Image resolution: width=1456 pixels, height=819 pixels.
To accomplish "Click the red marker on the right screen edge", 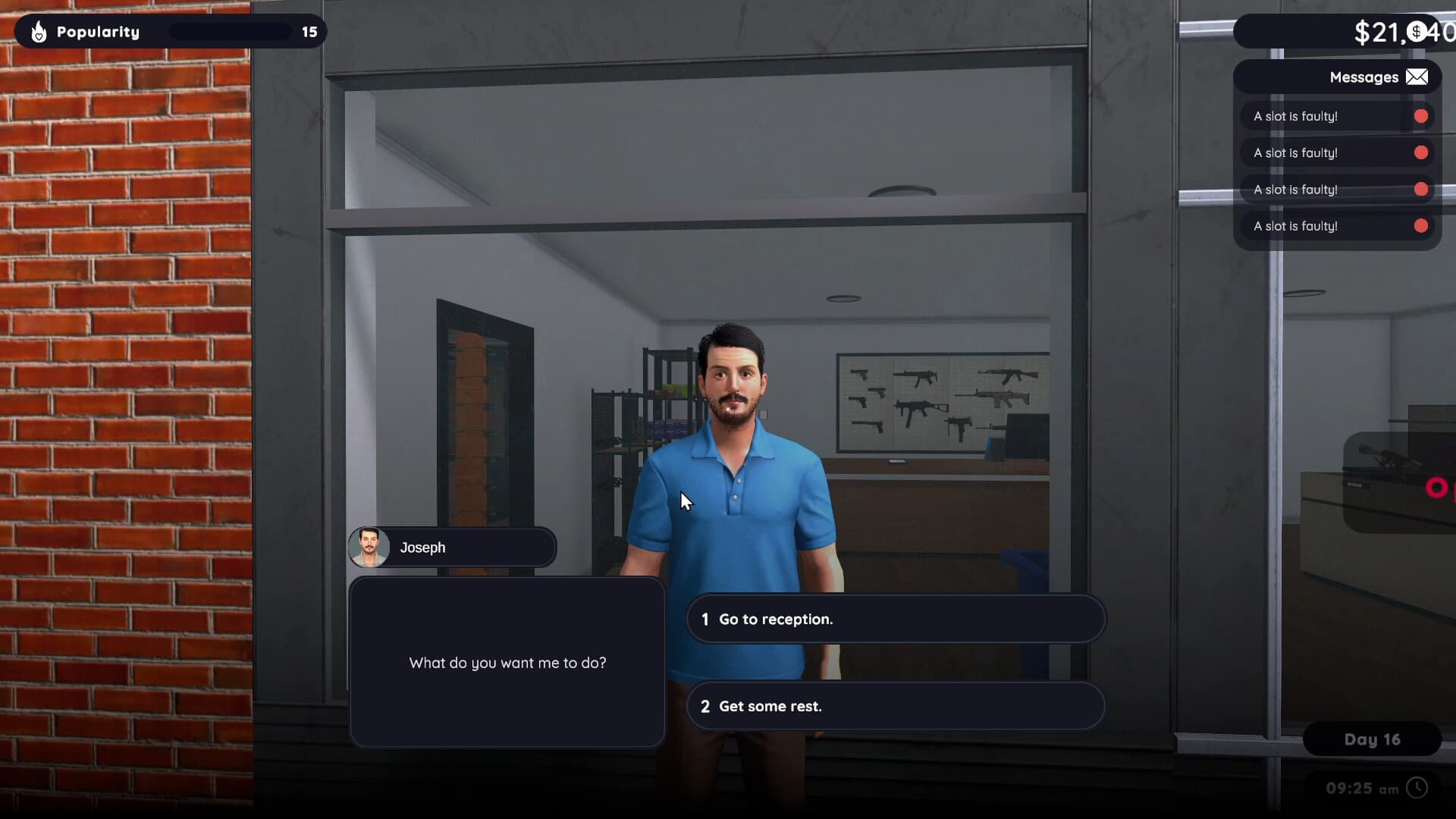I will [1438, 488].
